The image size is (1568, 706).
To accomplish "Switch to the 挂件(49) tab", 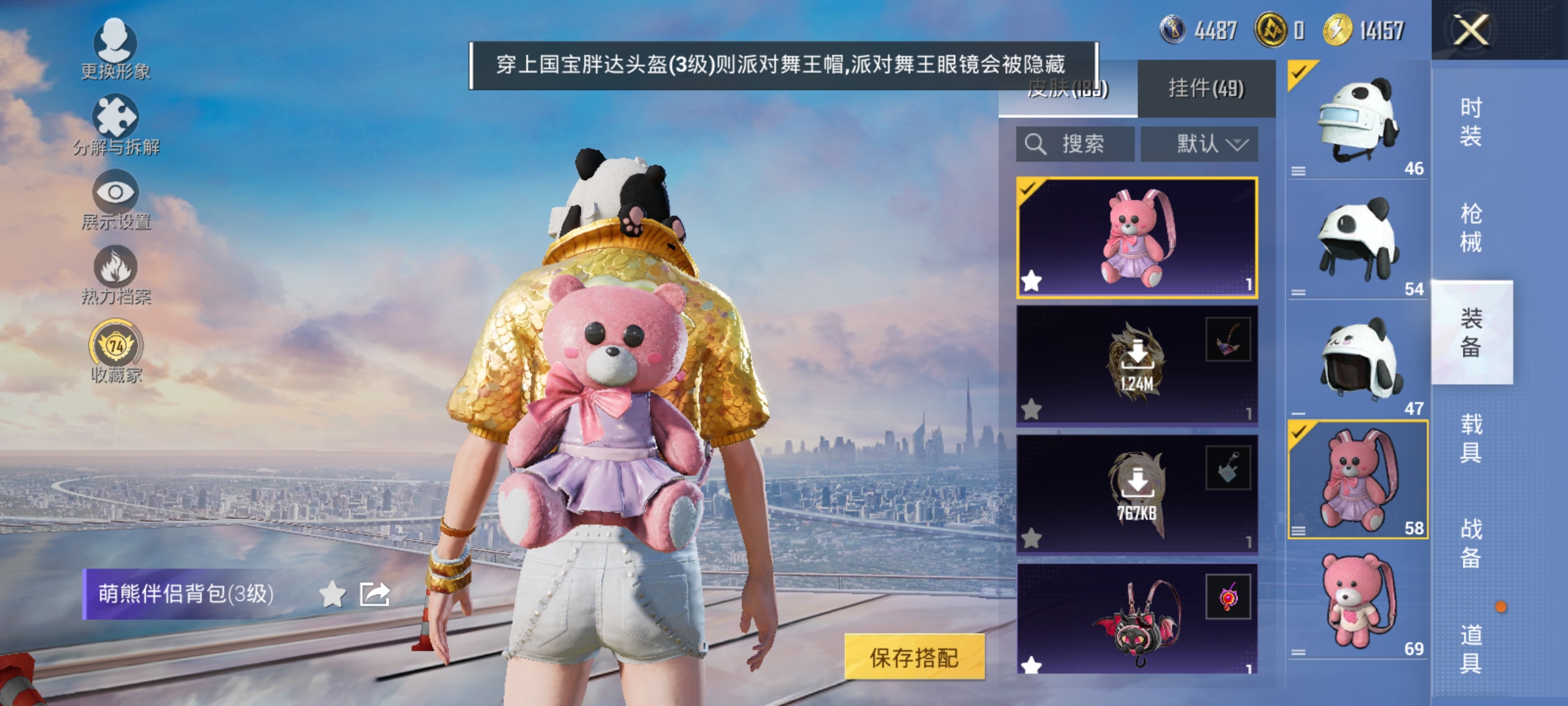I will (x=1207, y=87).
